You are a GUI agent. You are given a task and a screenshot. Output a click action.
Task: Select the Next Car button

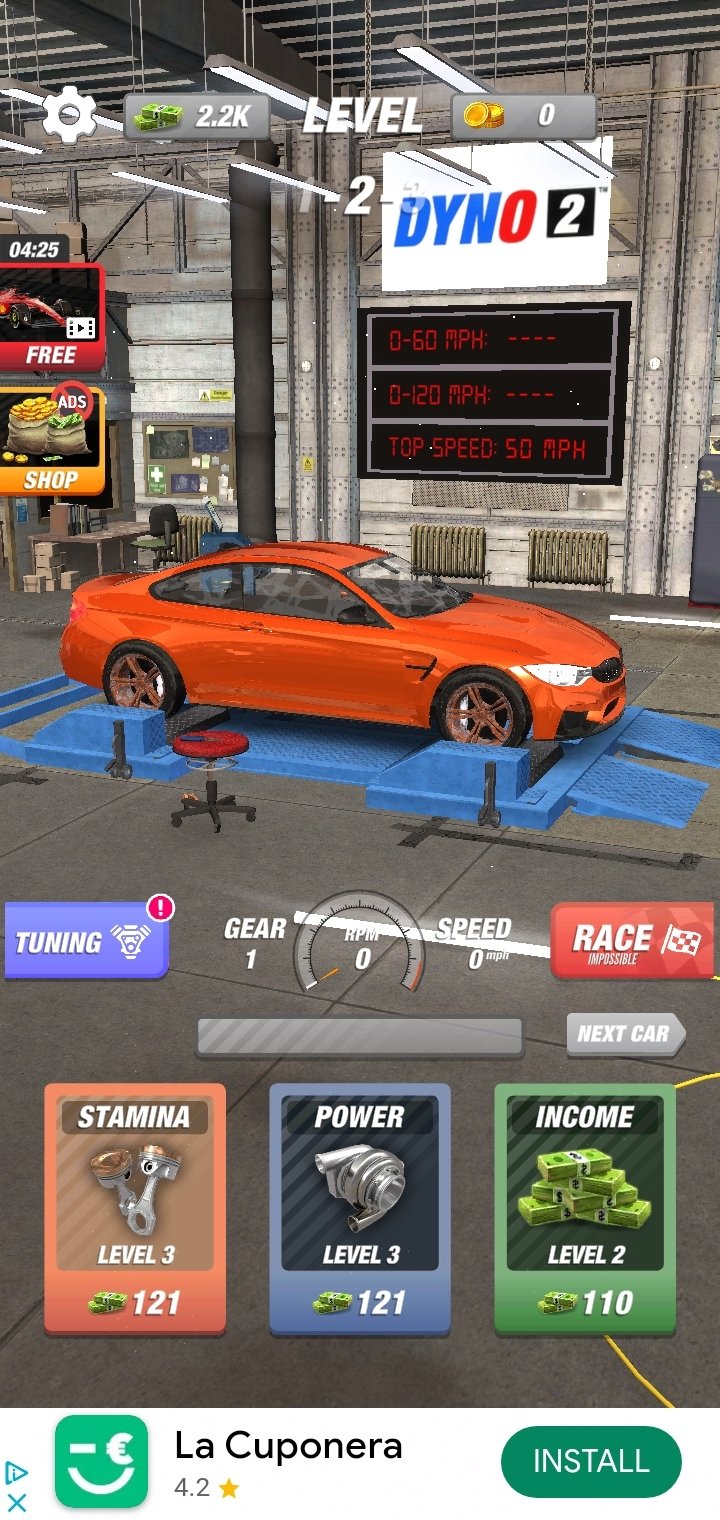(x=624, y=1034)
